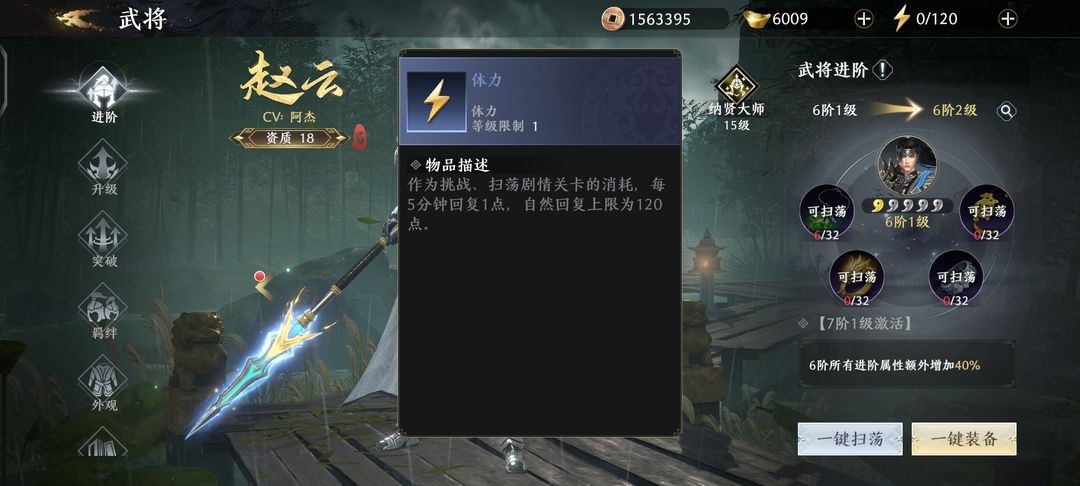Select the 进阶 tab
The height and width of the screenshot is (486, 1080).
tap(104, 94)
